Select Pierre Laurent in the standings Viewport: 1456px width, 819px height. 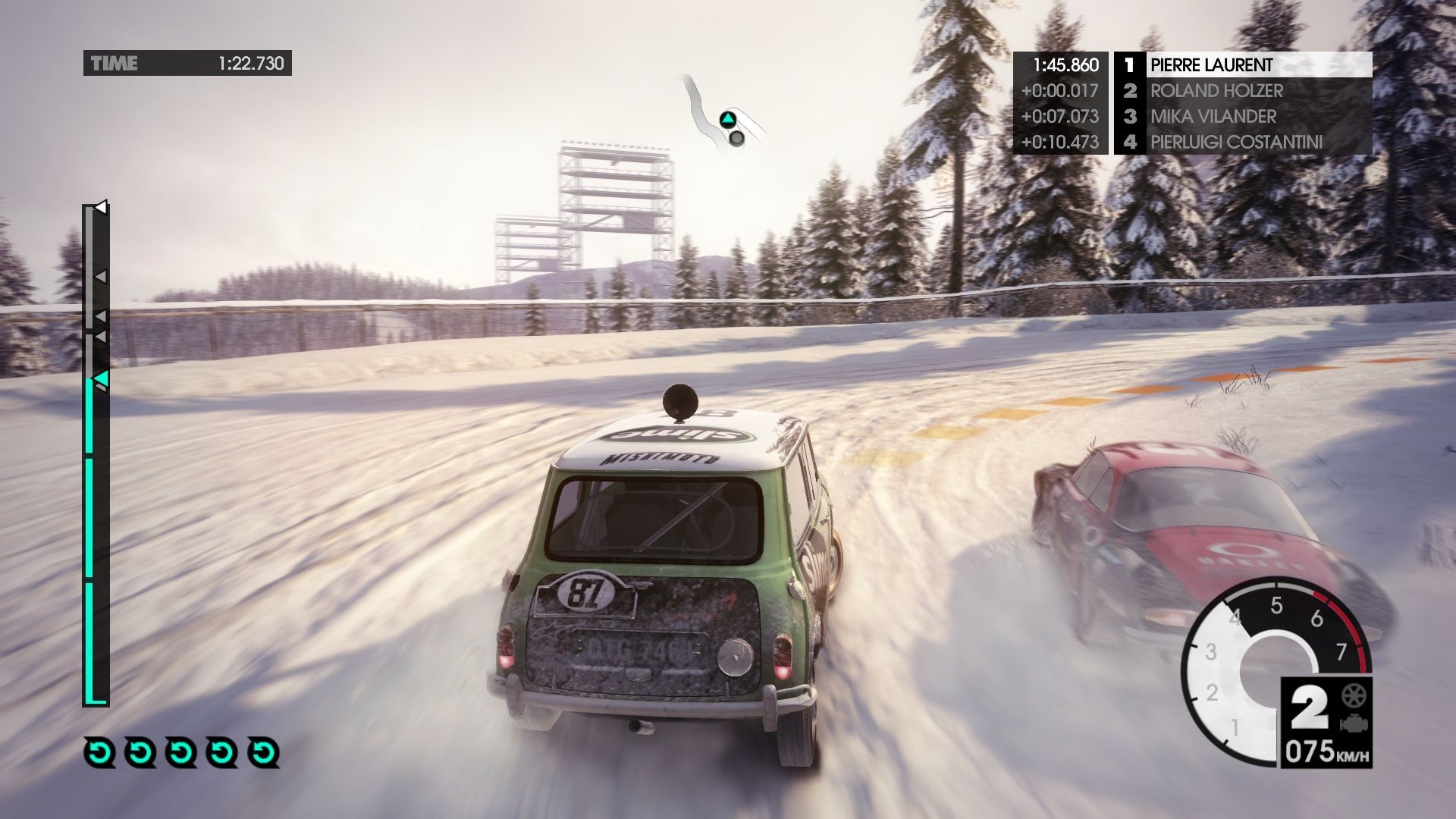[1242, 64]
